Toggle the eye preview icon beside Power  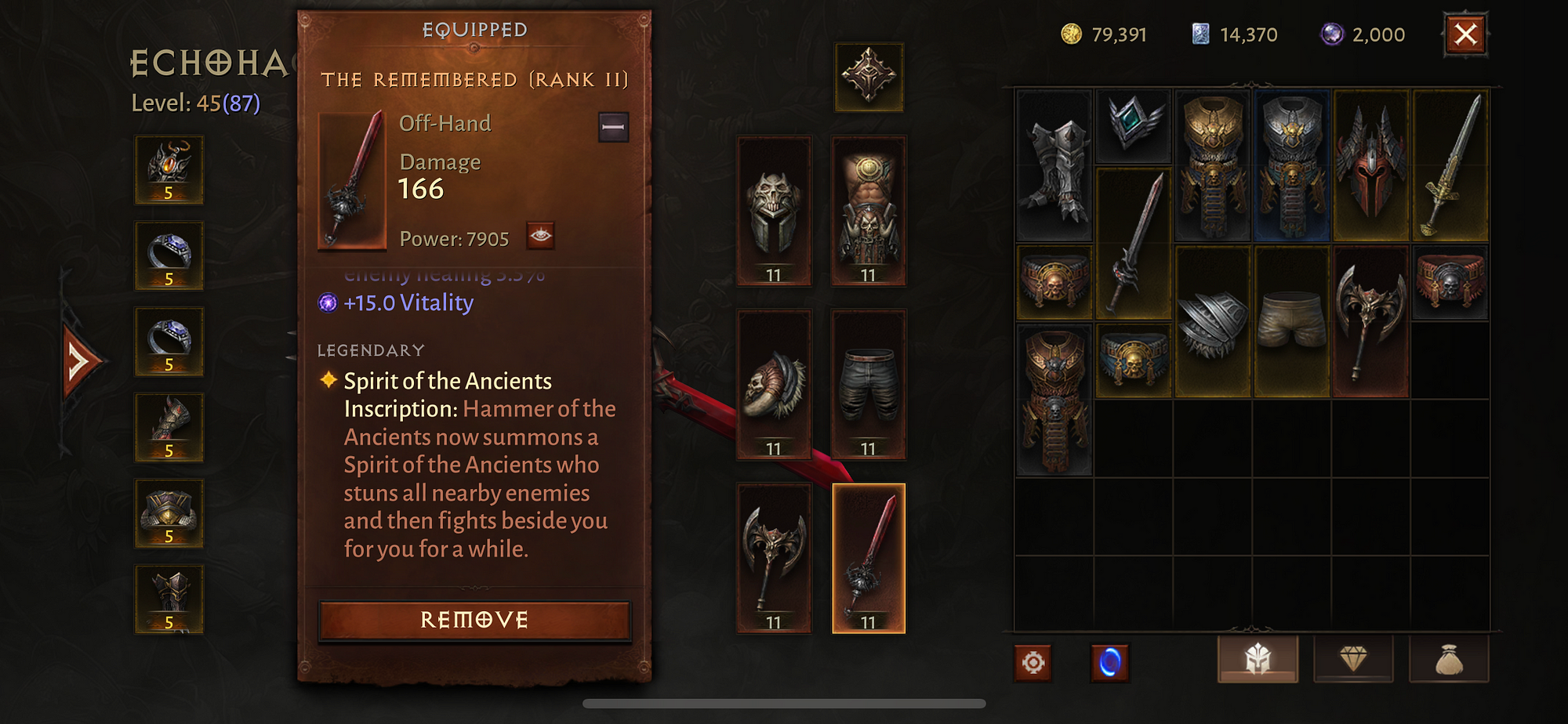tap(540, 236)
